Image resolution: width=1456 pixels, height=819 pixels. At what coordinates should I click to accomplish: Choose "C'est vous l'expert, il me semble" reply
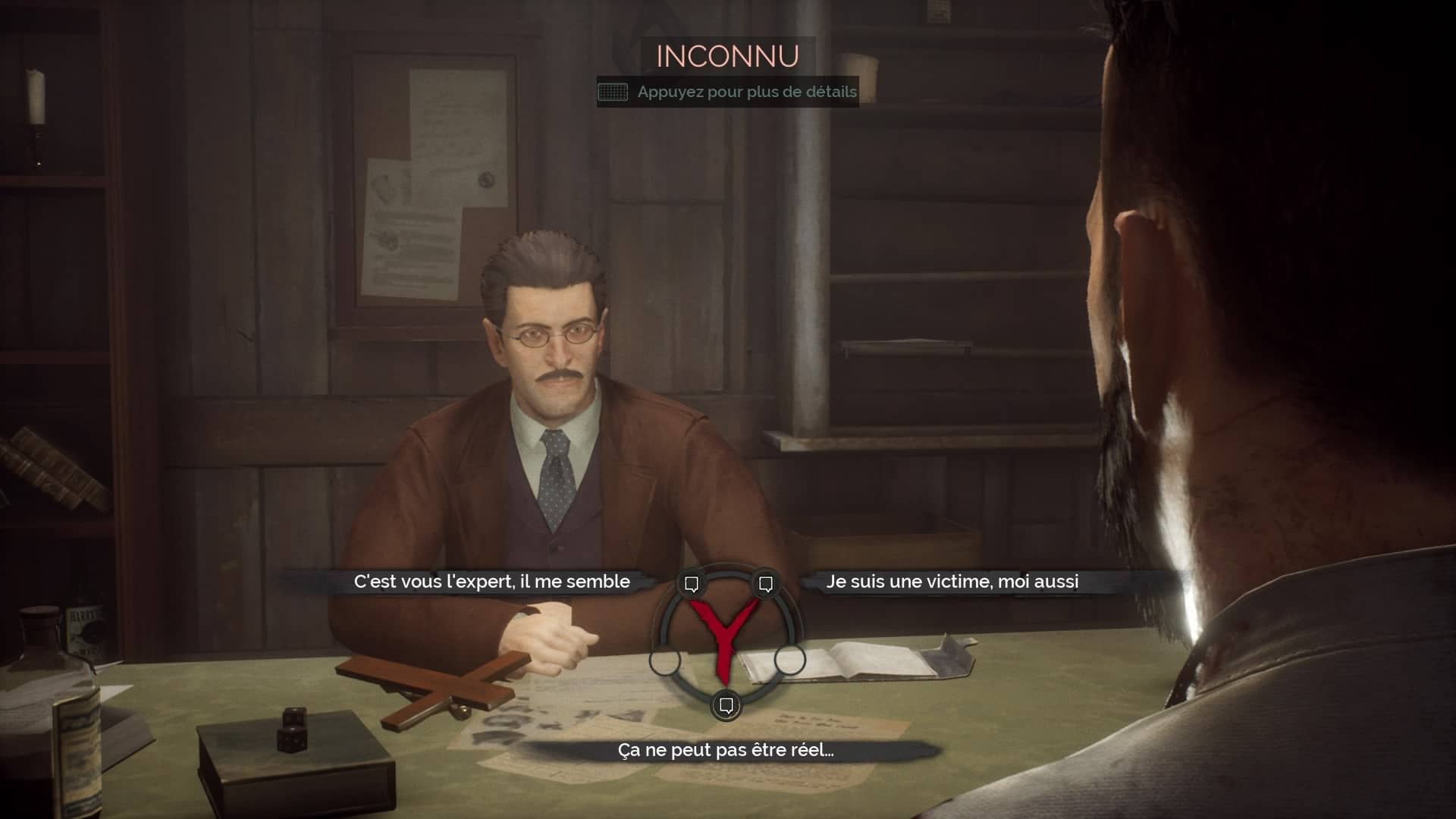[491, 582]
